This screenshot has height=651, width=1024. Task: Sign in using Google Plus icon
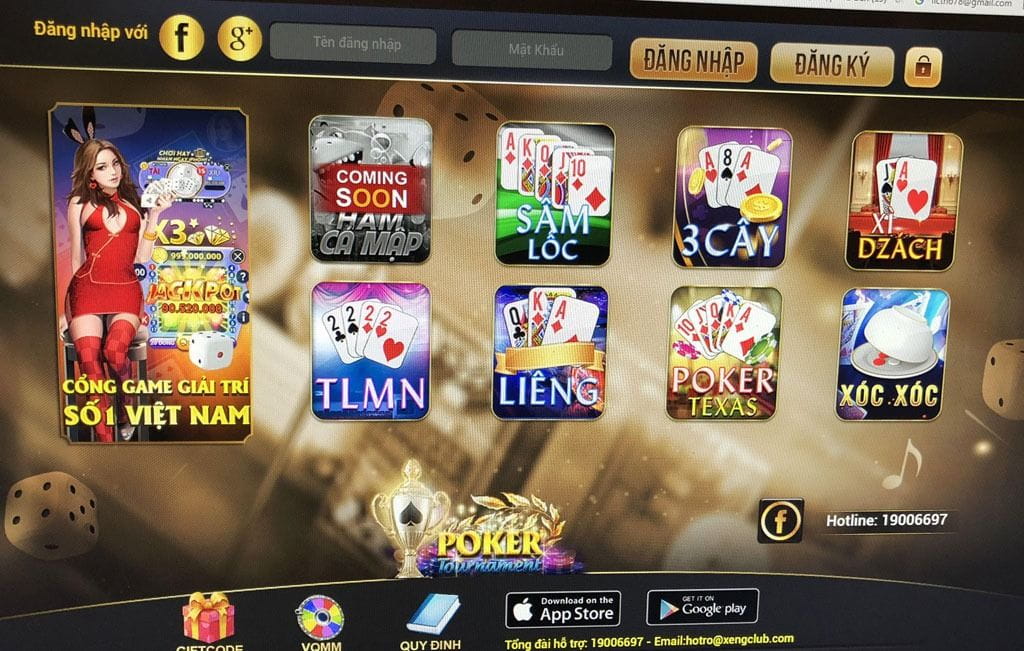point(239,38)
